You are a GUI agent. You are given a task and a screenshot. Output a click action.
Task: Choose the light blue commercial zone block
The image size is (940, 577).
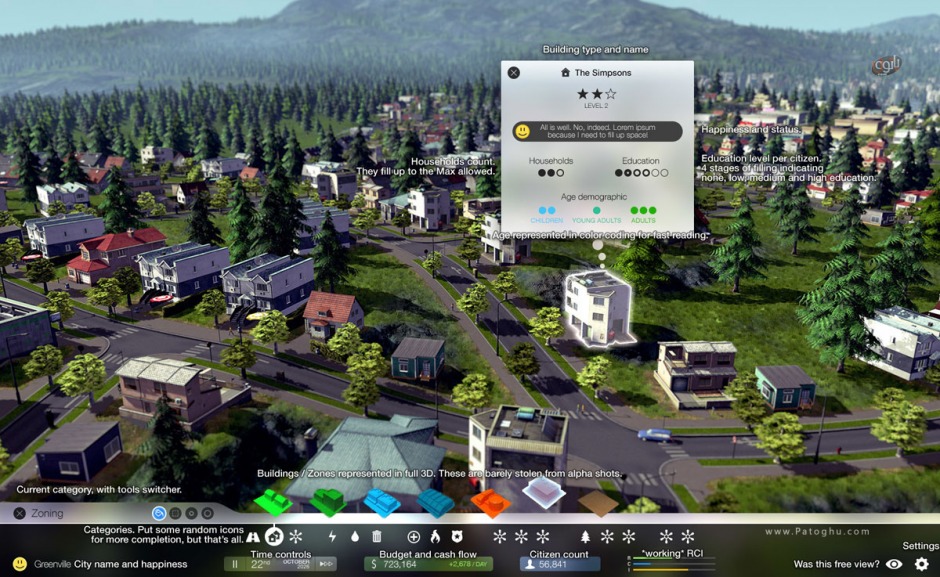pyautogui.click(x=381, y=500)
